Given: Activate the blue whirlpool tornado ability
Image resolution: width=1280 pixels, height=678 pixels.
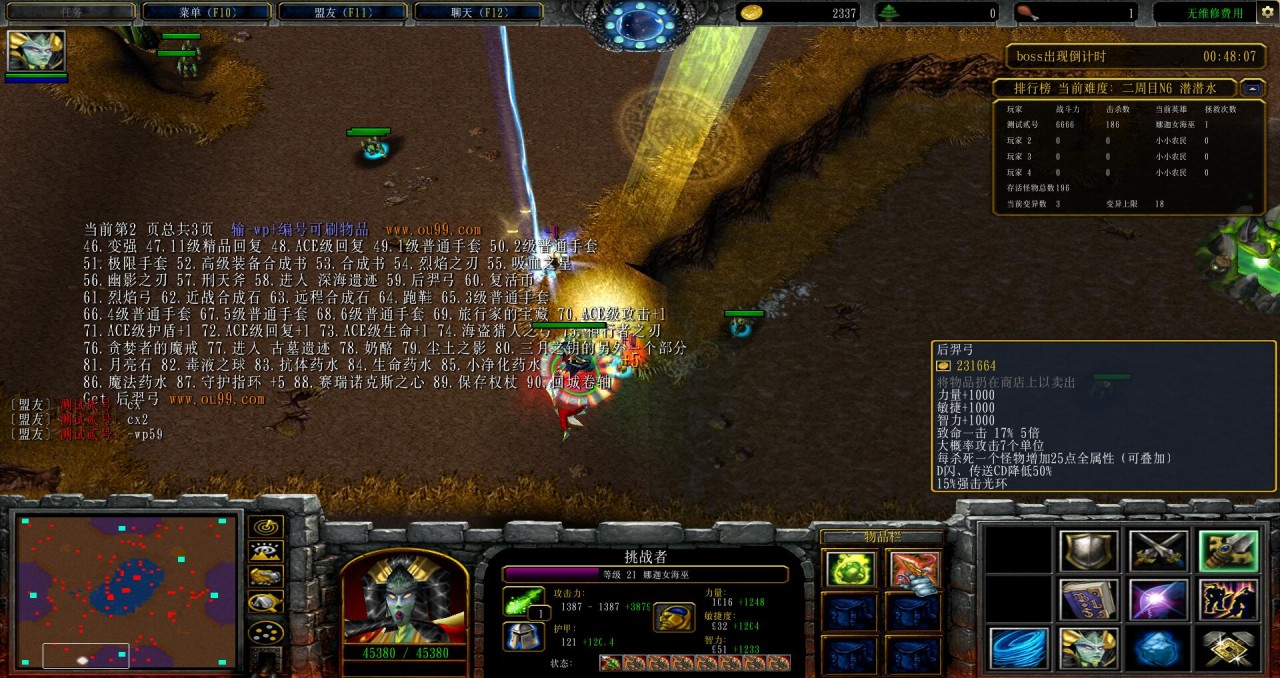Looking at the screenshot, I should [1019, 649].
